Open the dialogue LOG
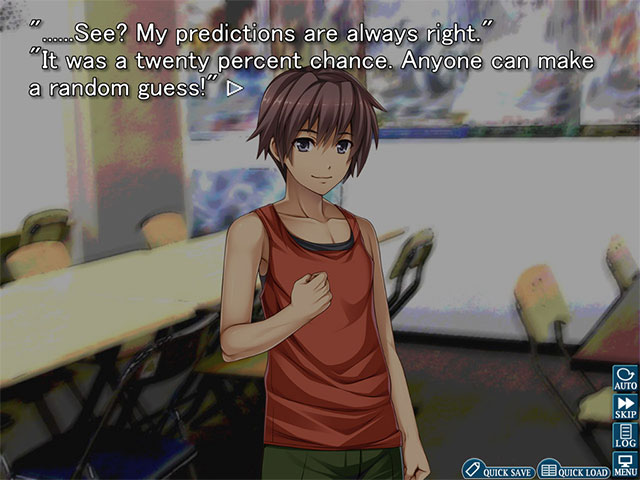Viewport: 640px width, 480px height. (625, 436)
